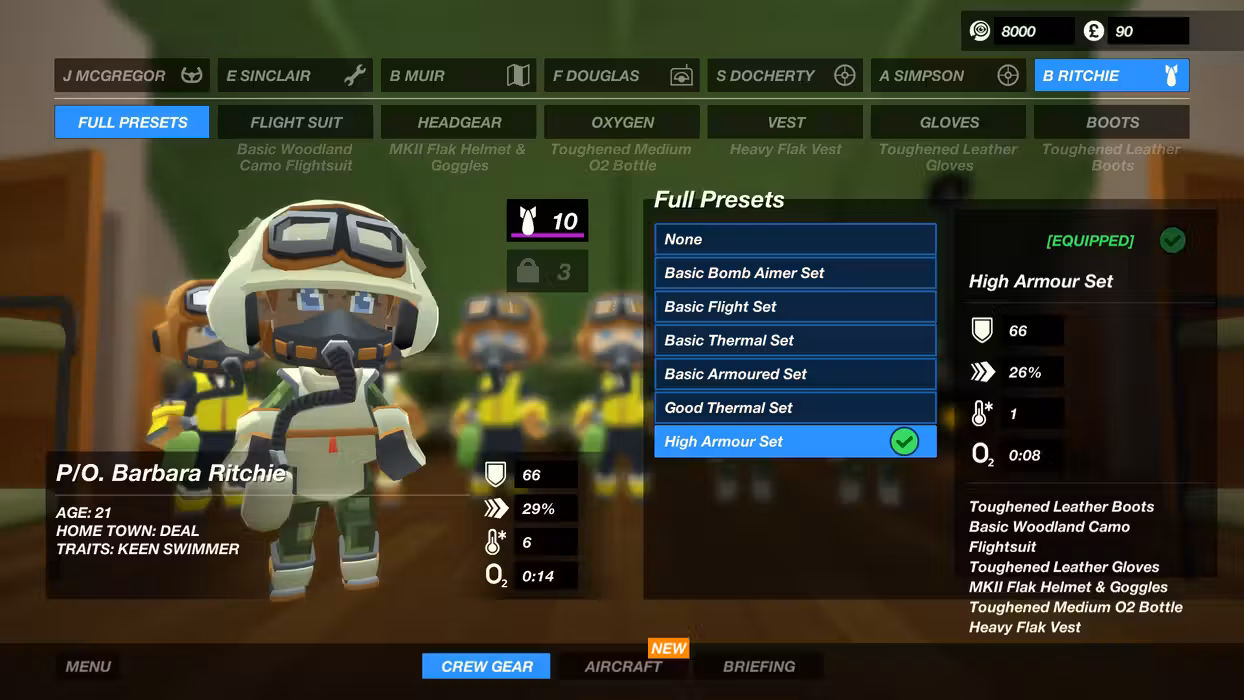1244x700 pixels.
Task: Select the Basic Thermal Set
Action: point(795,340)
